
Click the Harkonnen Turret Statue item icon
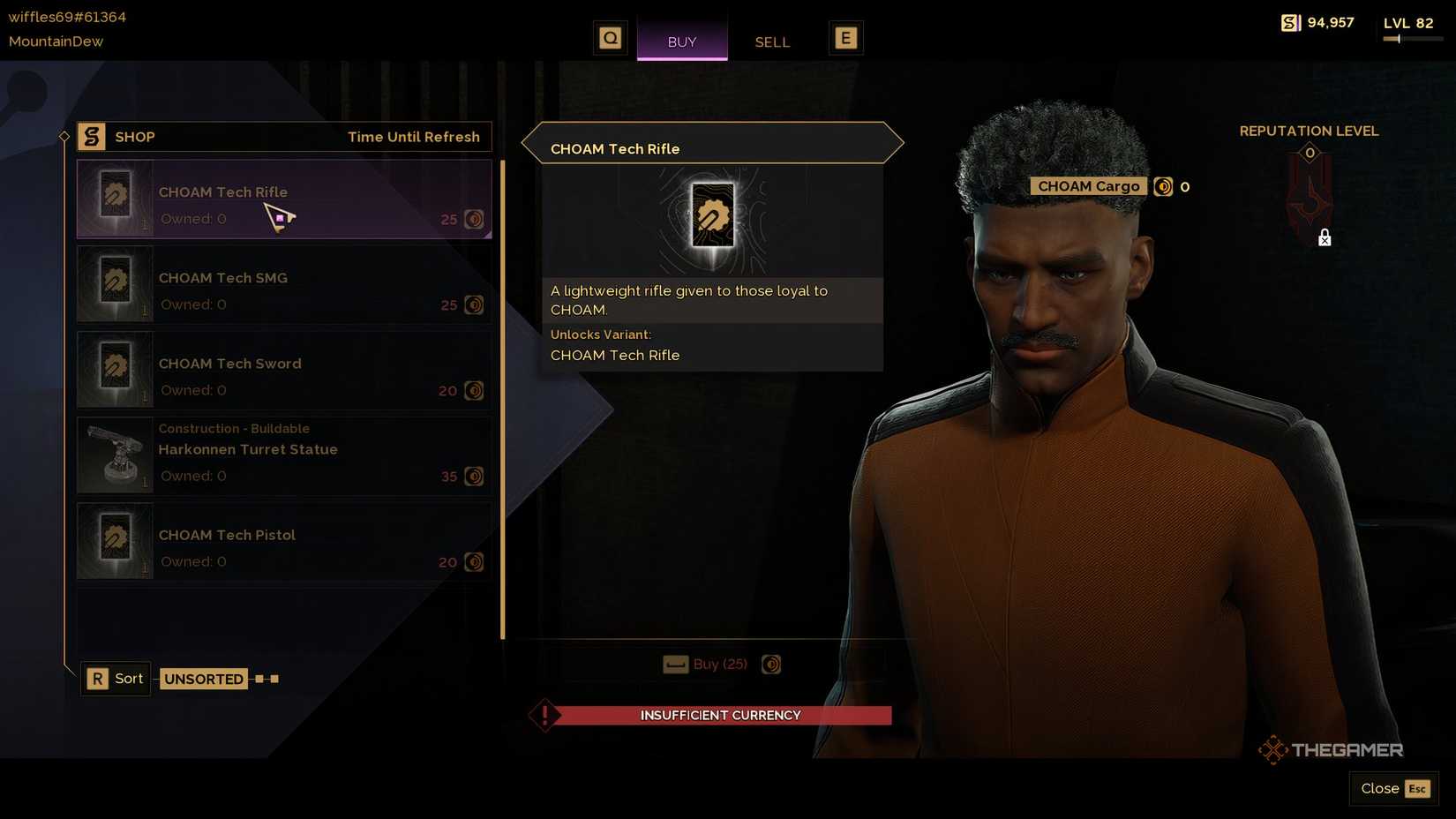coord(114,455)
